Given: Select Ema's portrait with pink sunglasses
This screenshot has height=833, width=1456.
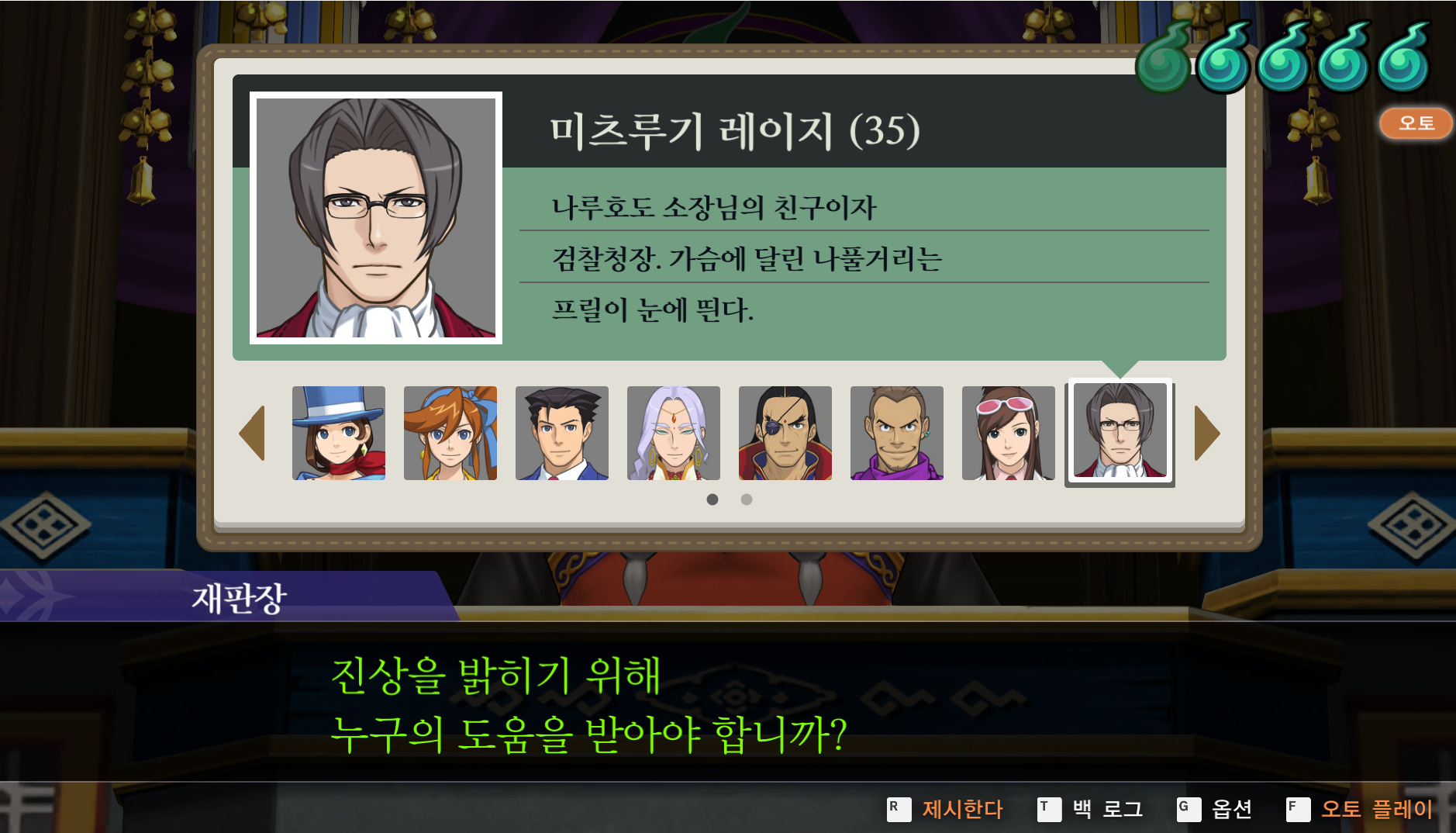Looking at the screenshot, I should (x=1009, y=433).
